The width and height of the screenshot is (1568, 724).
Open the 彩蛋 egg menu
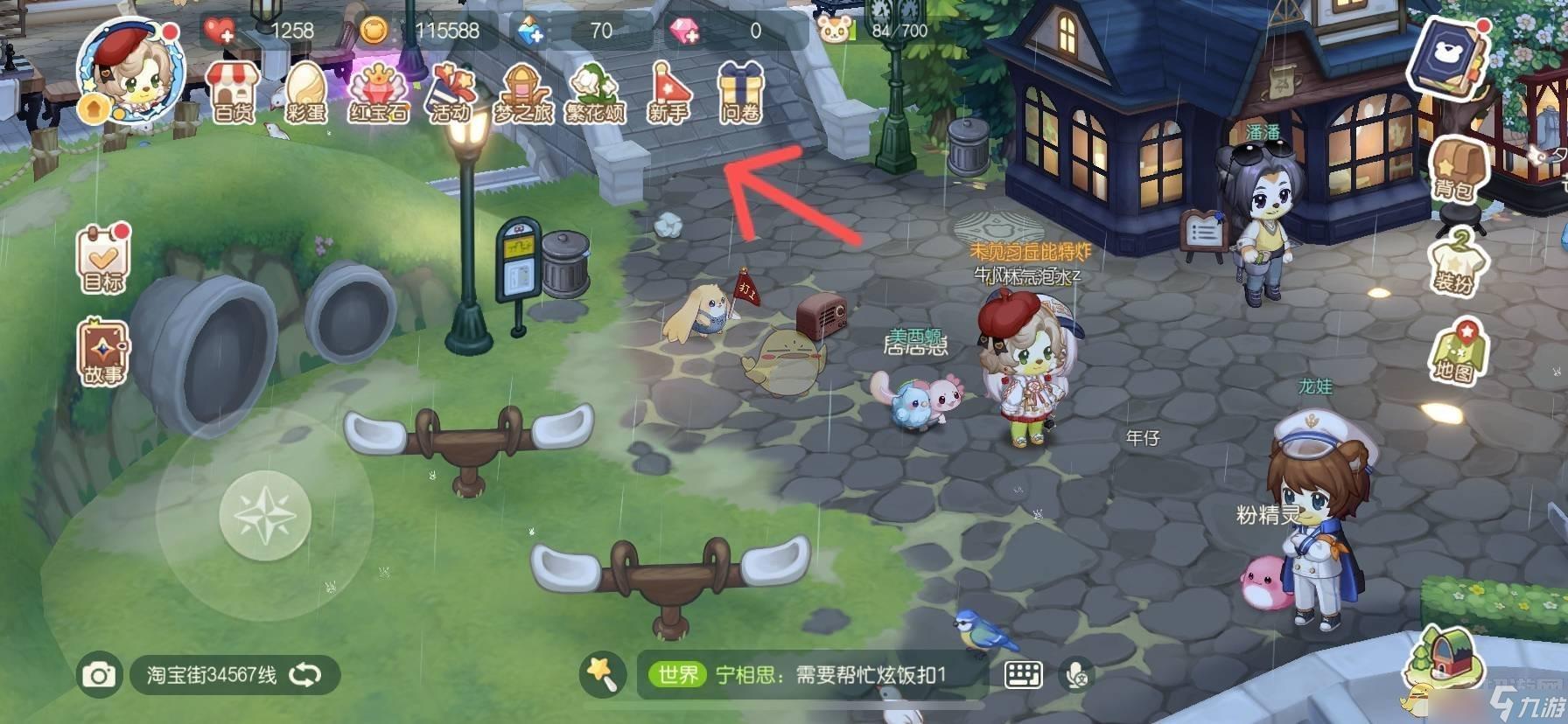tap(305, 91)
